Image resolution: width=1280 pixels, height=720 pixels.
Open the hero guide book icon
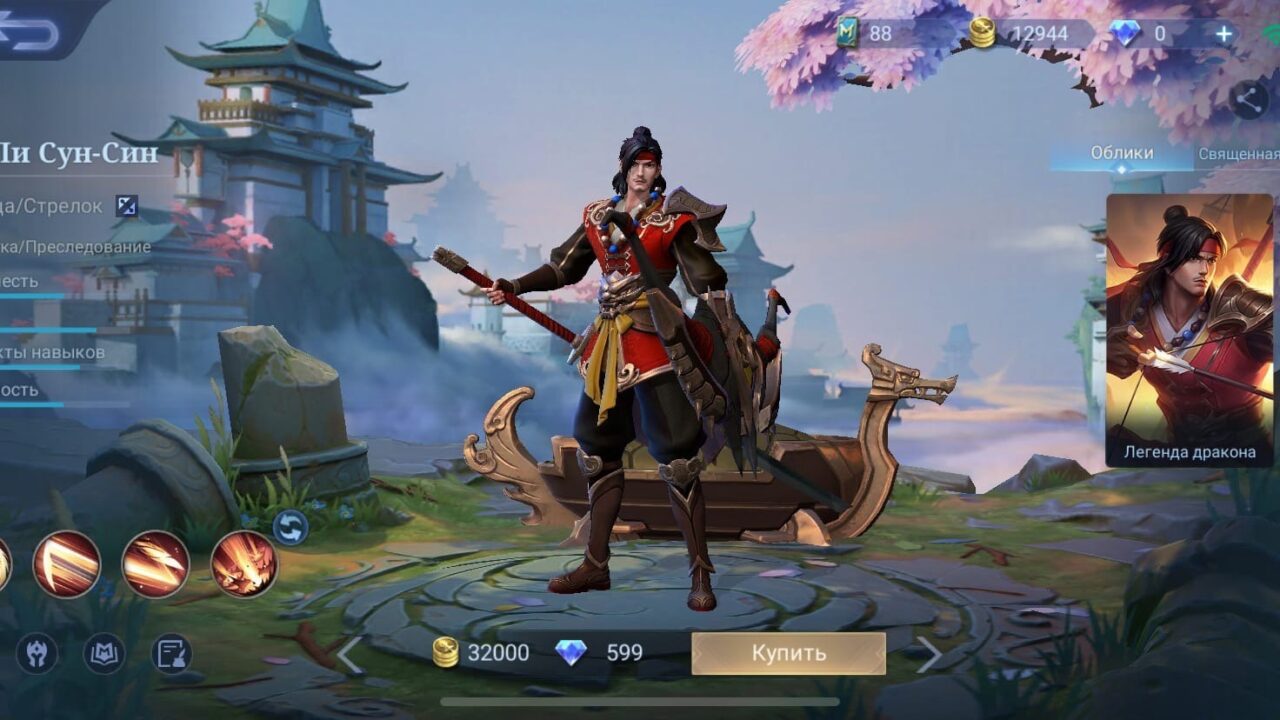pyautogui.click(x=104, y=653)
